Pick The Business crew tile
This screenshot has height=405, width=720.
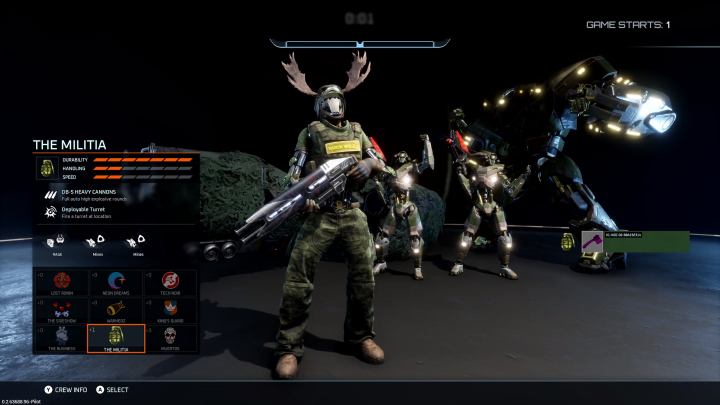pyautogui.click(x=60, y=338)
